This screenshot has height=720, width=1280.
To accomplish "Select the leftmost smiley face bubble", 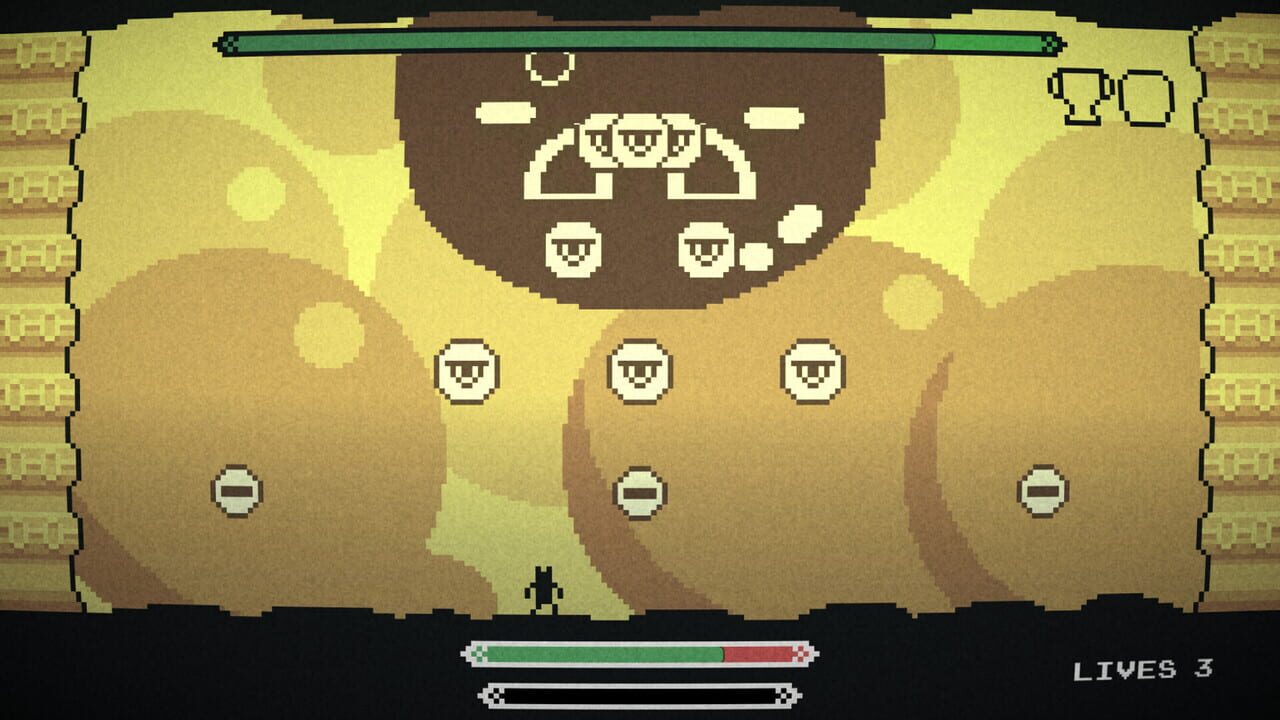I will [467, 371].
